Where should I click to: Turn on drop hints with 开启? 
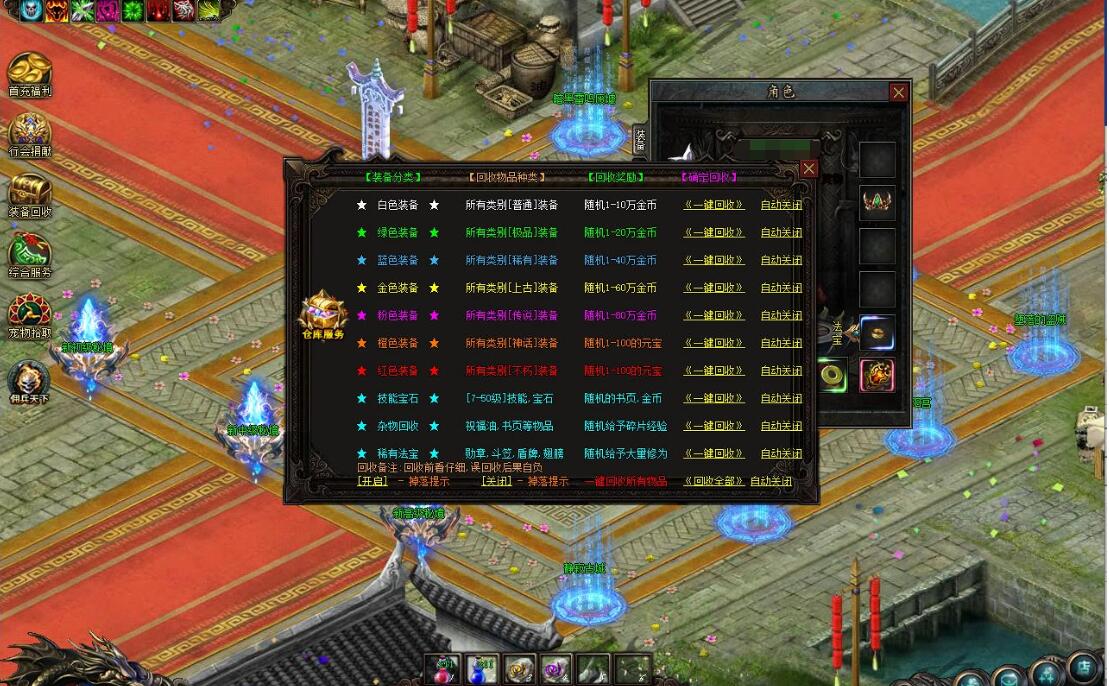[x=372, y=481]
